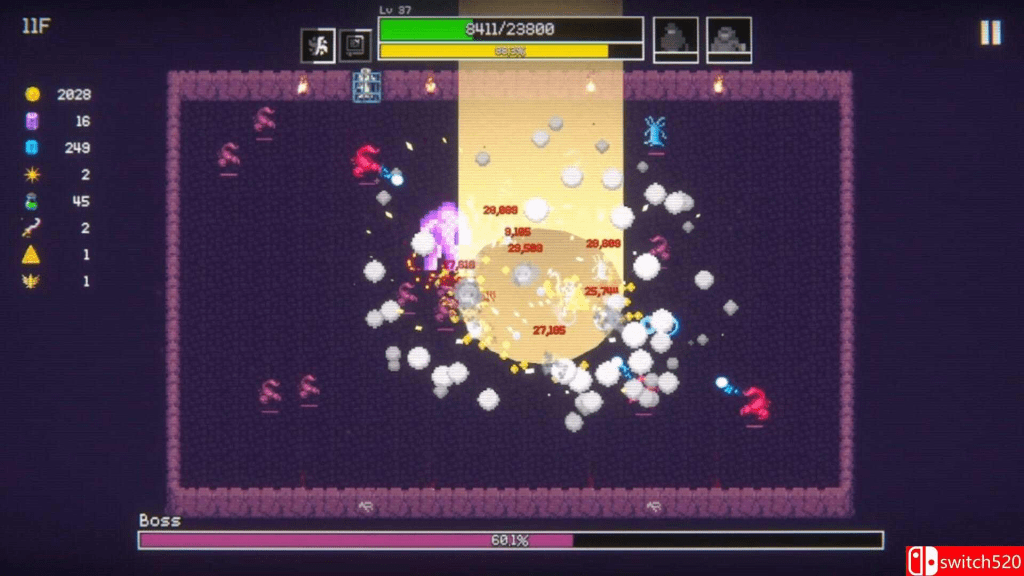The width and height of the screenshot is (1024, 576).
Task: Click the switch520 watermark logo
Action: pos(964,561)
